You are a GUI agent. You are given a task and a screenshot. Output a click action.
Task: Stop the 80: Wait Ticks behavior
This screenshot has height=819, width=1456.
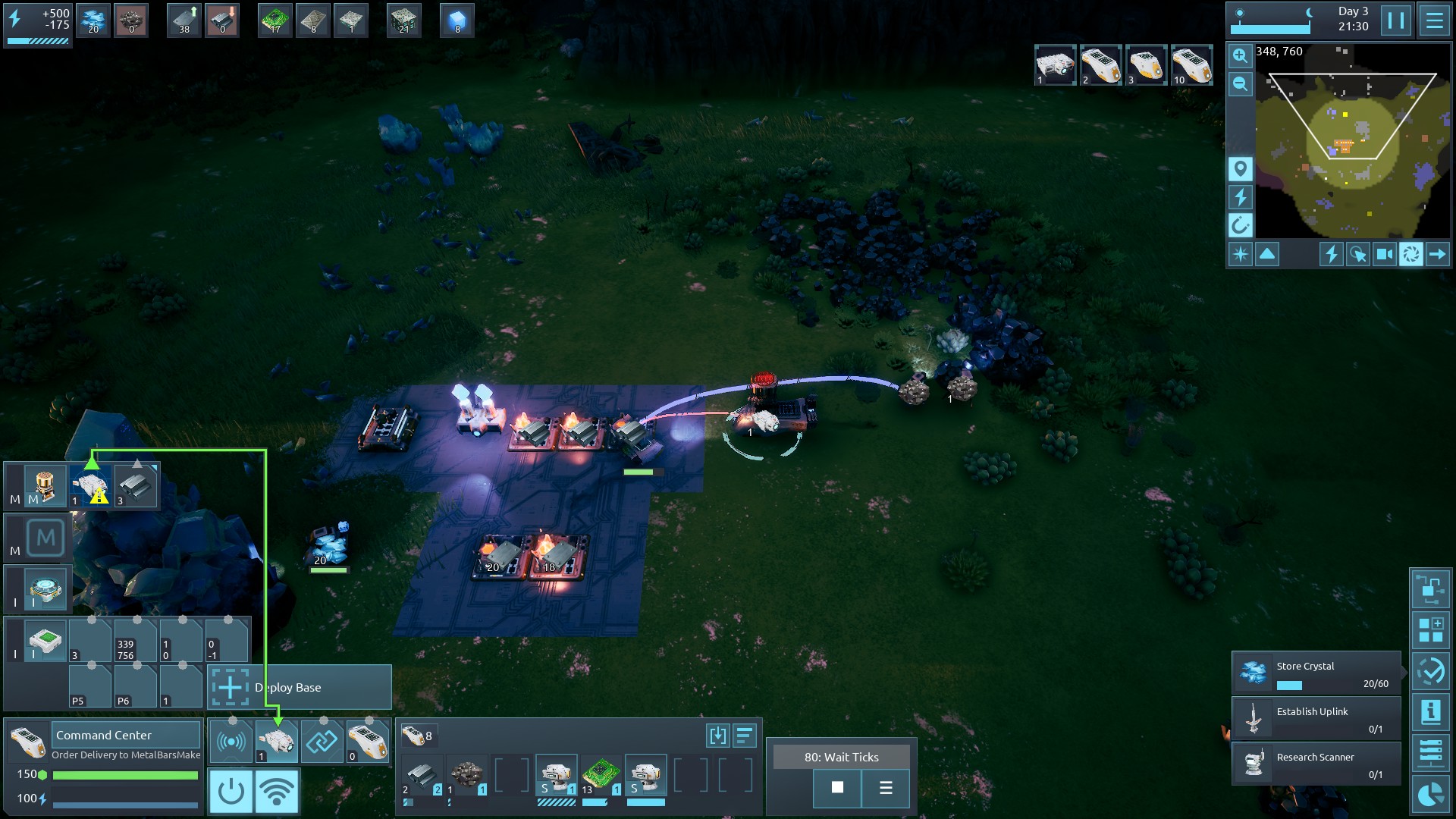tap(837, 788)
